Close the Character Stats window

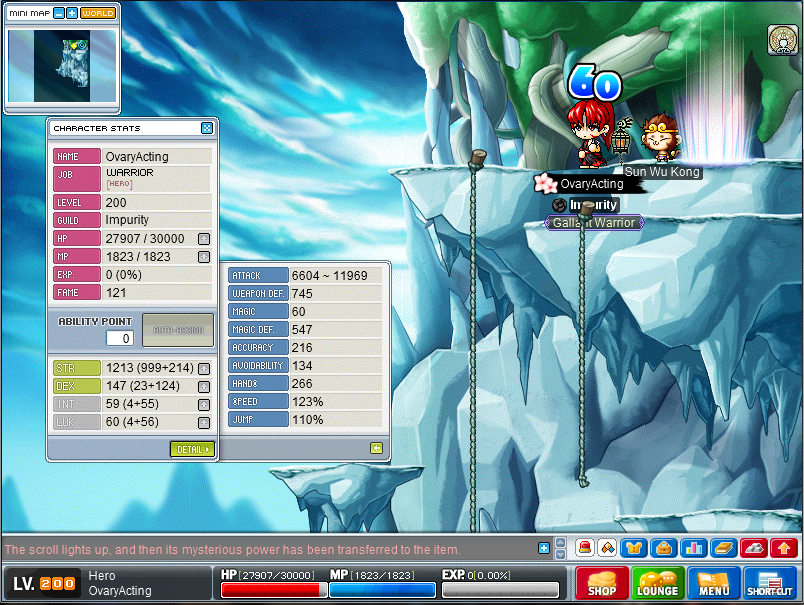coord(207,128)
